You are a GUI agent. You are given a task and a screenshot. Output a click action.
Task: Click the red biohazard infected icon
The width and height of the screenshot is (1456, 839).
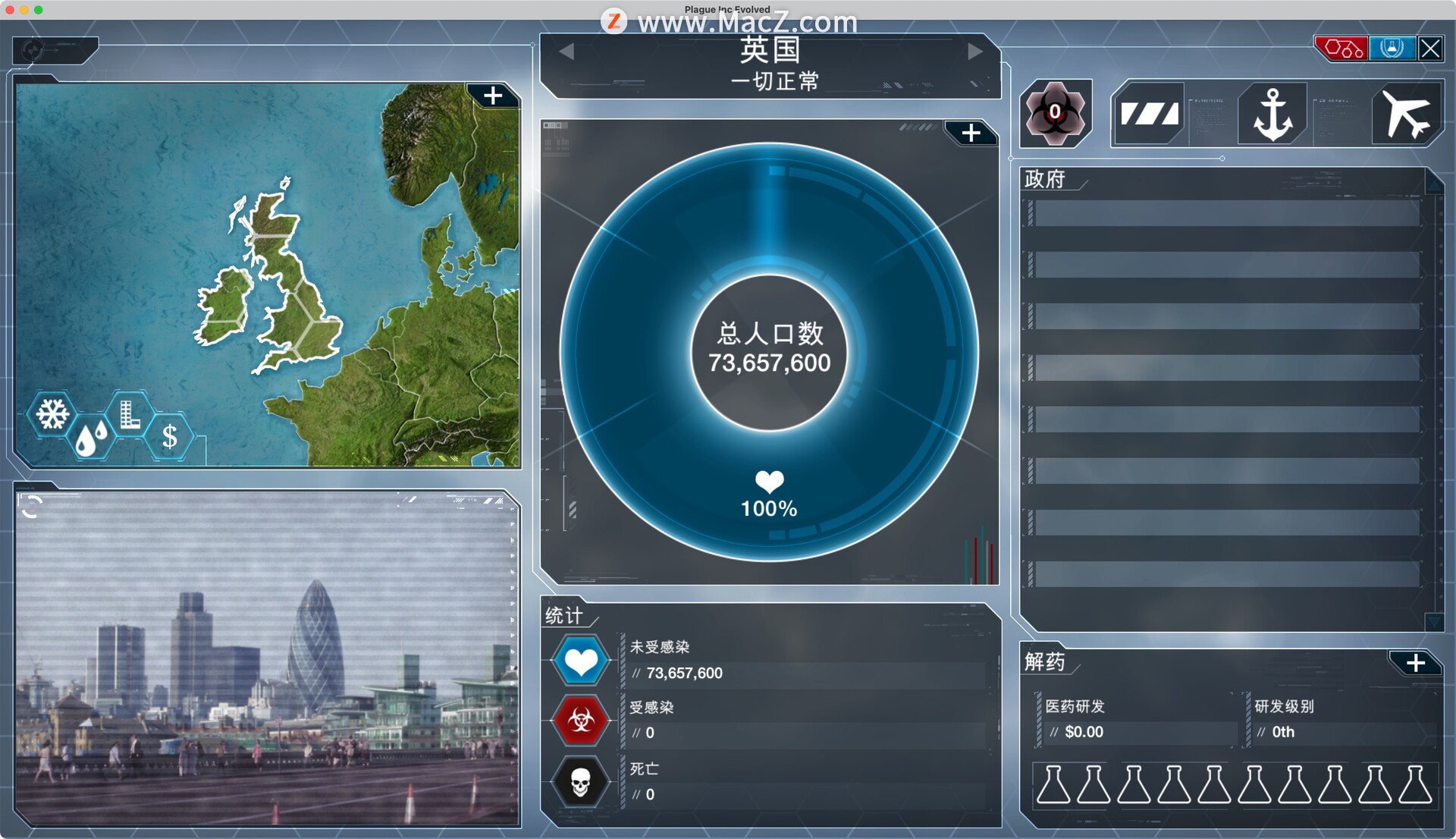[581, 720]
